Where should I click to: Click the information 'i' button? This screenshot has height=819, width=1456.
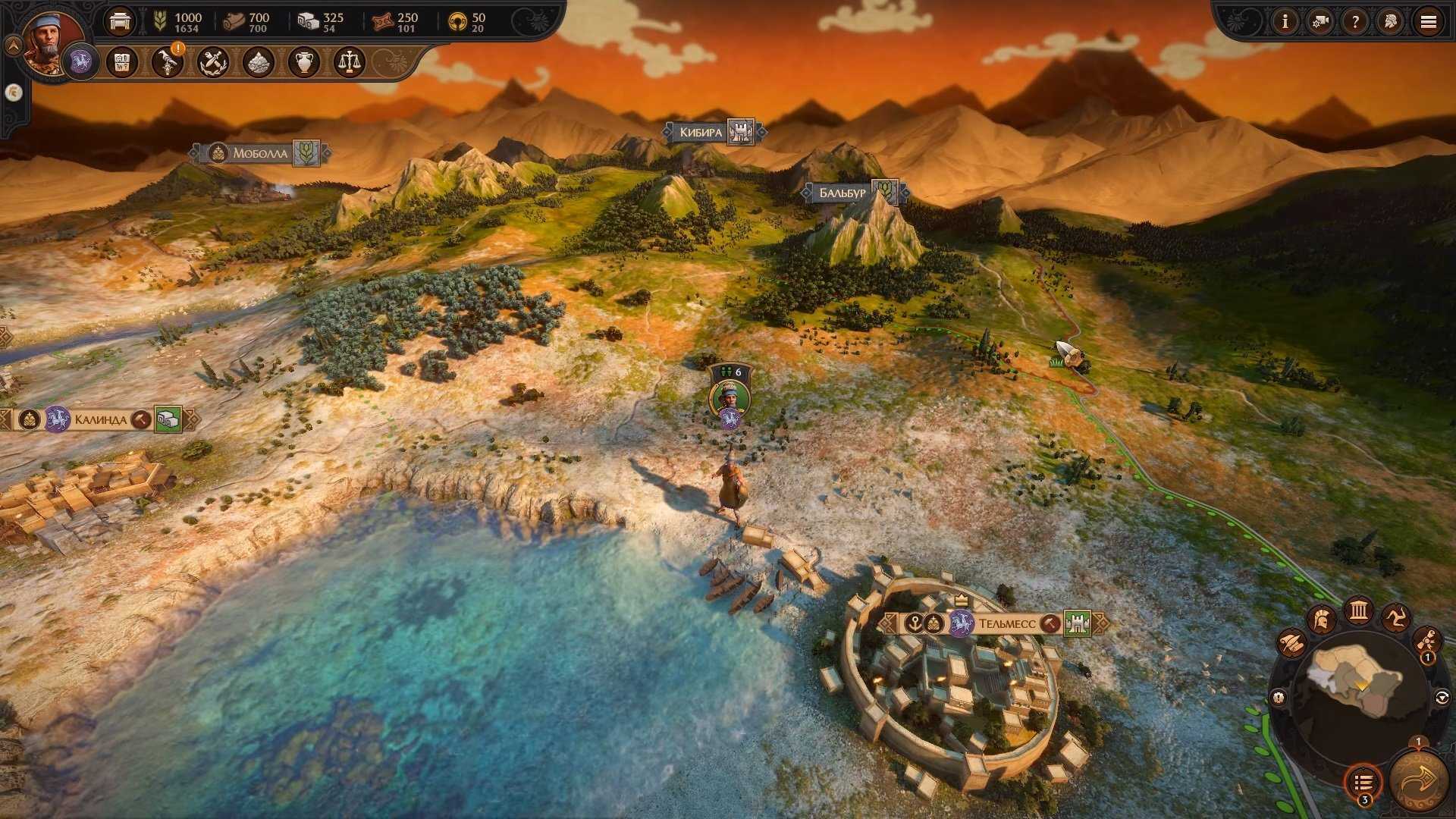1285,22
